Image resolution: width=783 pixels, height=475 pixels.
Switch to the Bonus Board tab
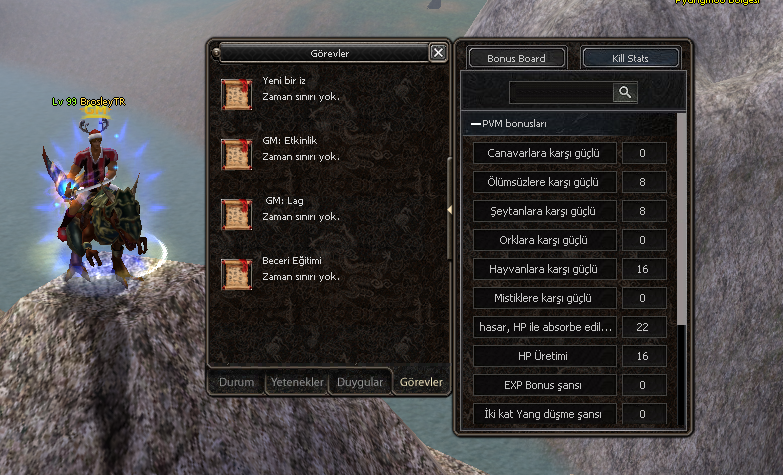tap(516, 58)
